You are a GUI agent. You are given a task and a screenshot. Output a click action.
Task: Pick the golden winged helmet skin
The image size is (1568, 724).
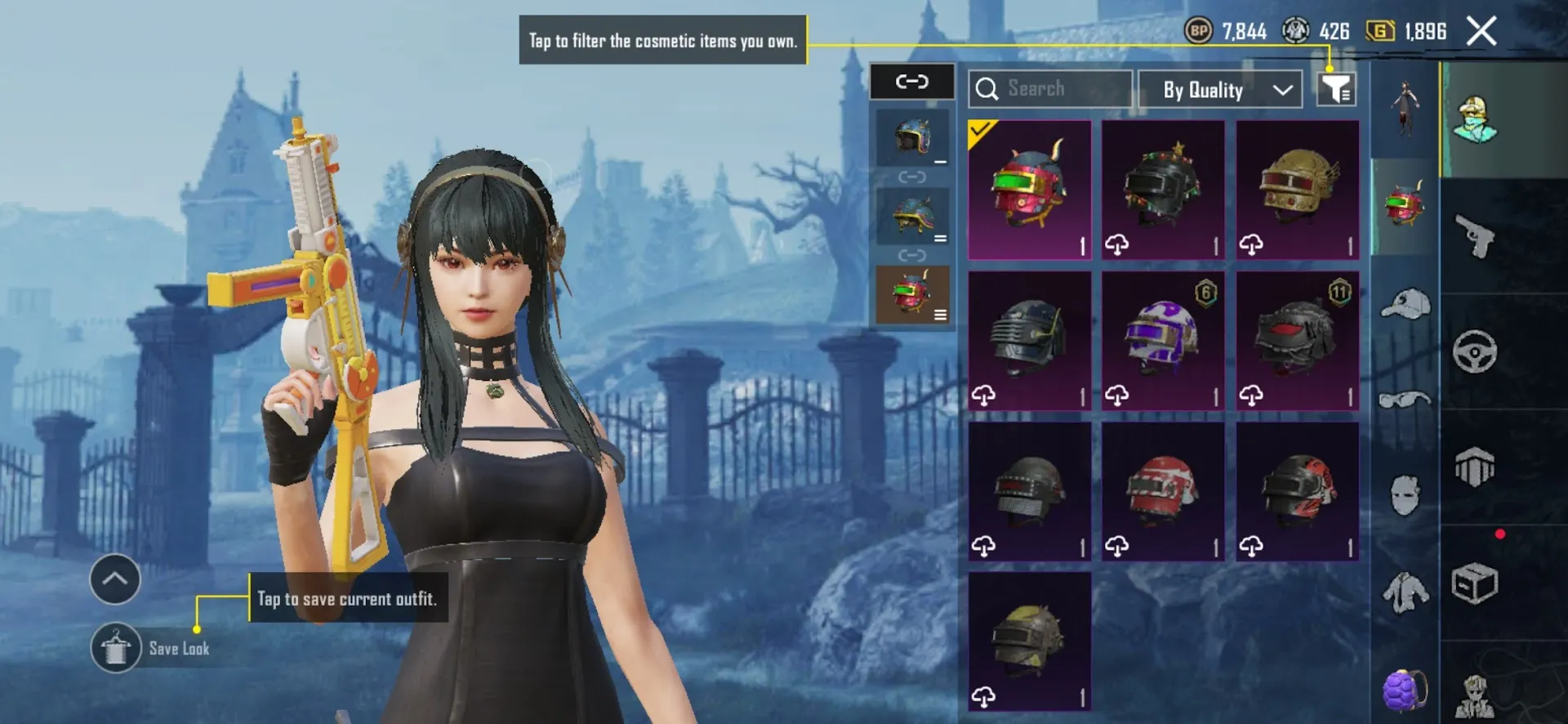pos(1297,190)
